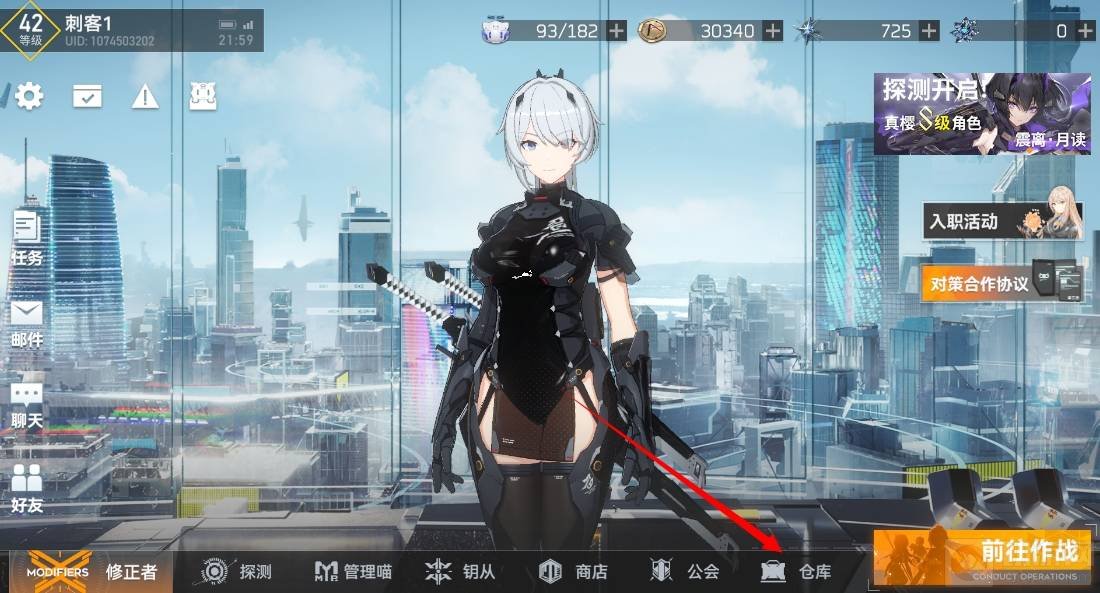The width and height of the screenshot is (1100, 593).
Task: Open the 公会 guild menu
Action: click(x=685, y=571)
